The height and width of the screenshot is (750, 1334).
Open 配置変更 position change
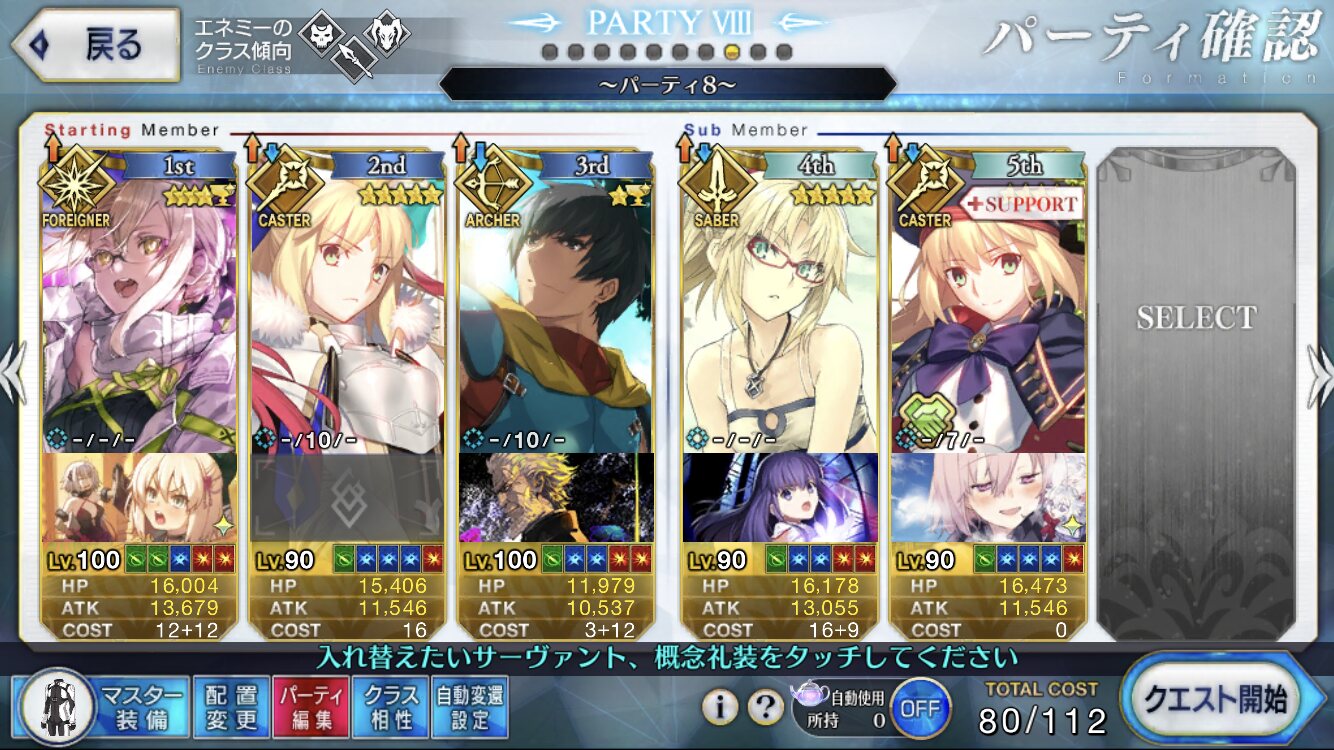[230, 707]
